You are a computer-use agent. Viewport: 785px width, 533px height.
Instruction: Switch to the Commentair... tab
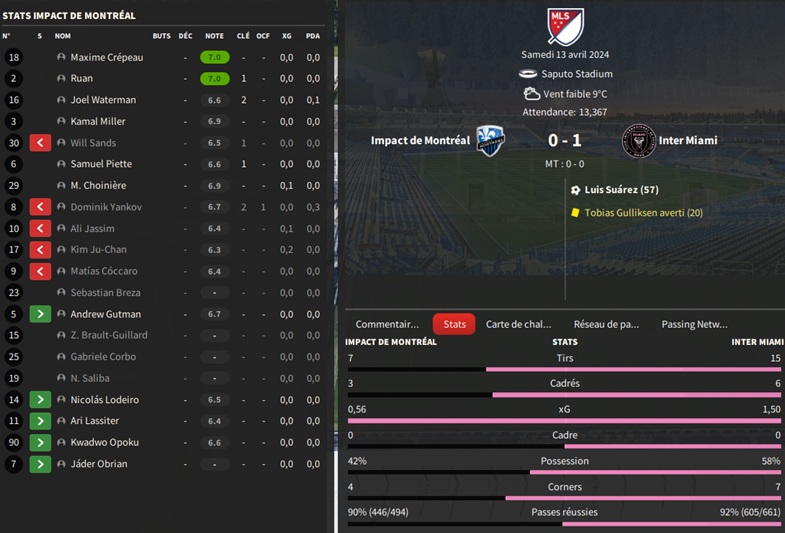click(x=387, y=324)
